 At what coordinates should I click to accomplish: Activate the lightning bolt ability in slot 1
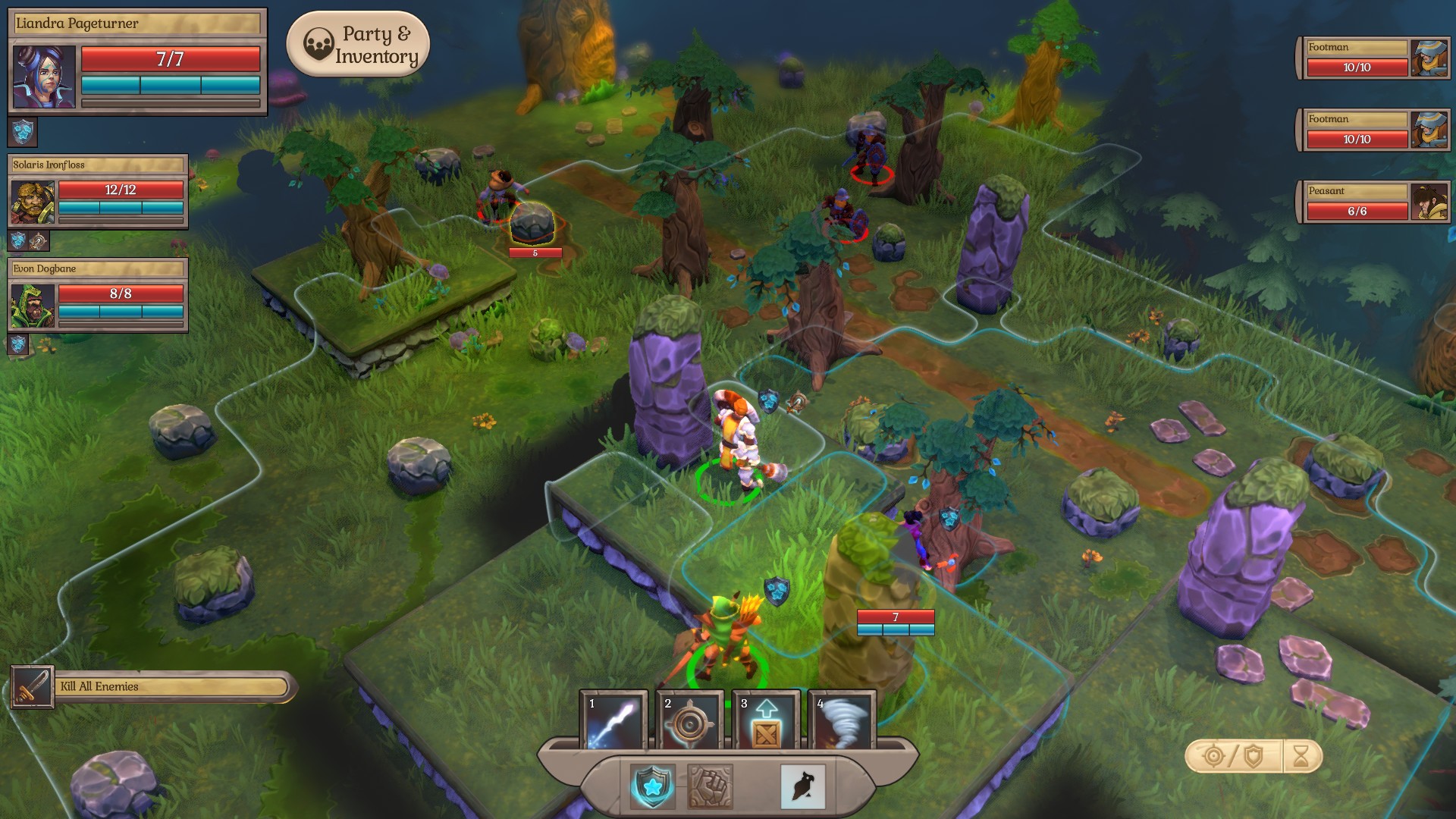613,720
